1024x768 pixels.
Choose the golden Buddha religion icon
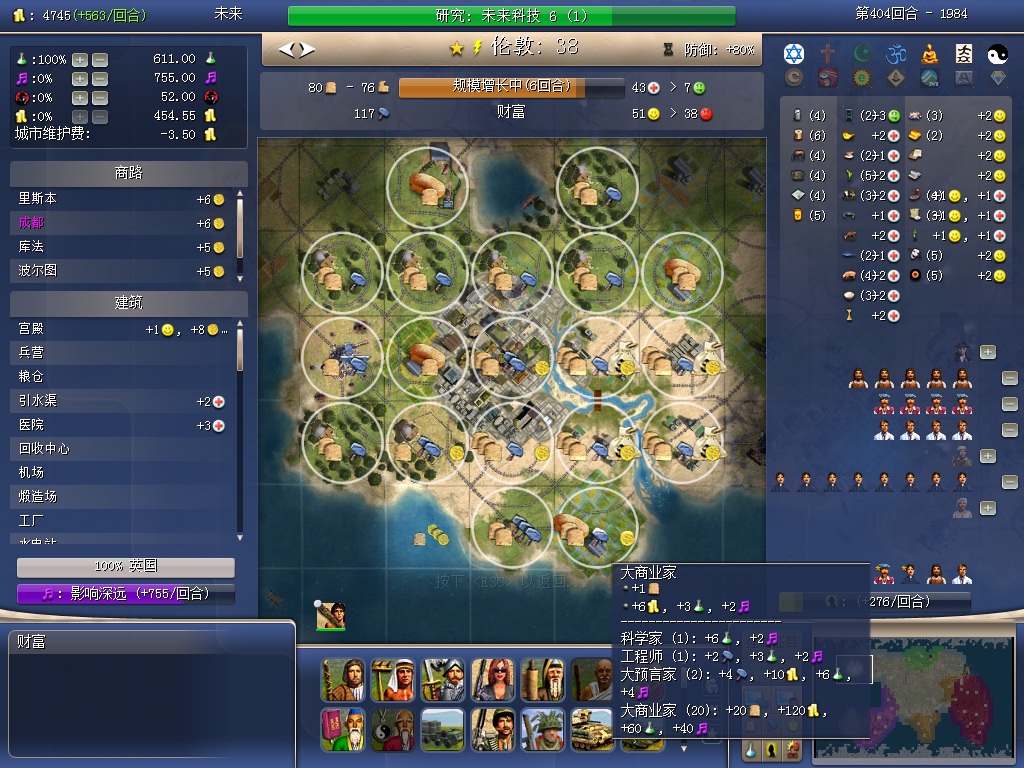[x=930, y=53]
